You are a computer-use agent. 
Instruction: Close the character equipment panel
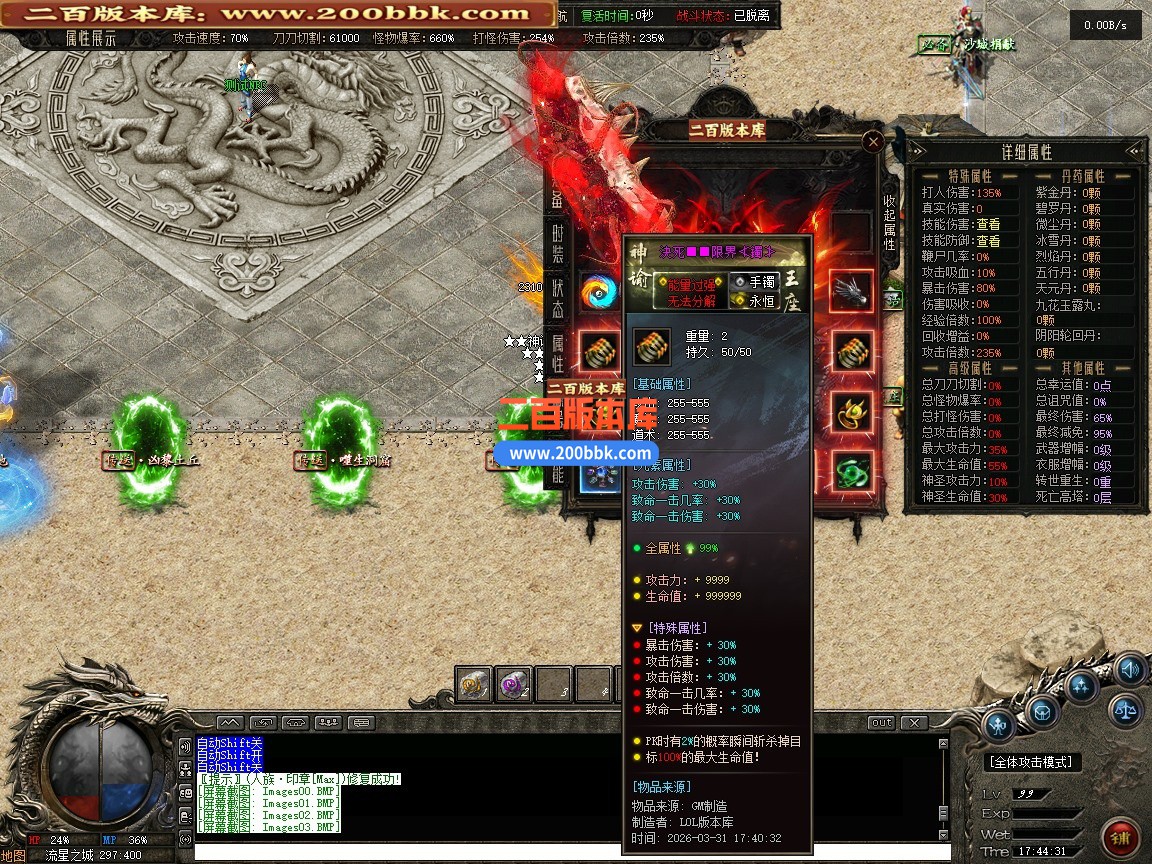coord(873,142)
